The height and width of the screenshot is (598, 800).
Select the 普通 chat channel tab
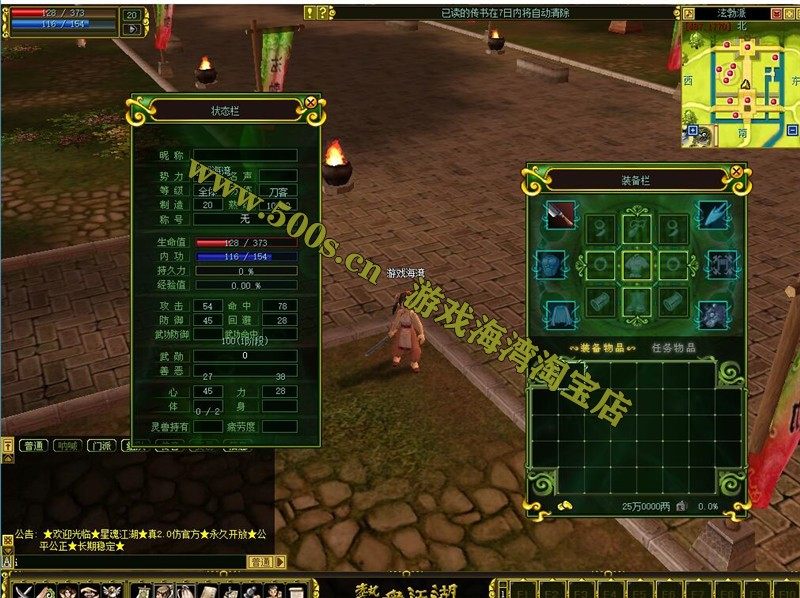pyautogui.click(x=33, y=446)
